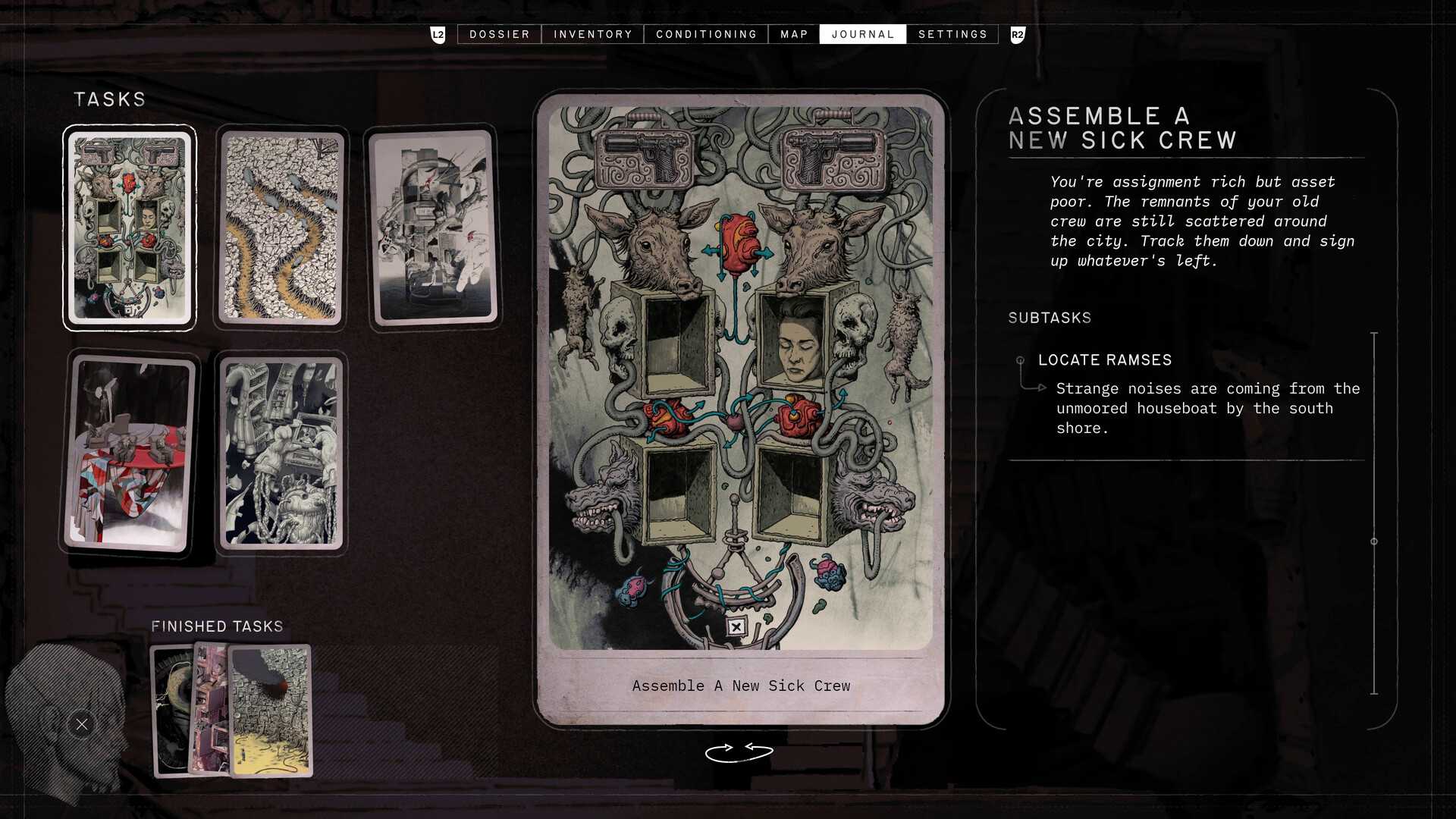Click the Locate Ramses subtask heading
Viewport: 1456px width, 819px height.
click(x=1104, y=359)
